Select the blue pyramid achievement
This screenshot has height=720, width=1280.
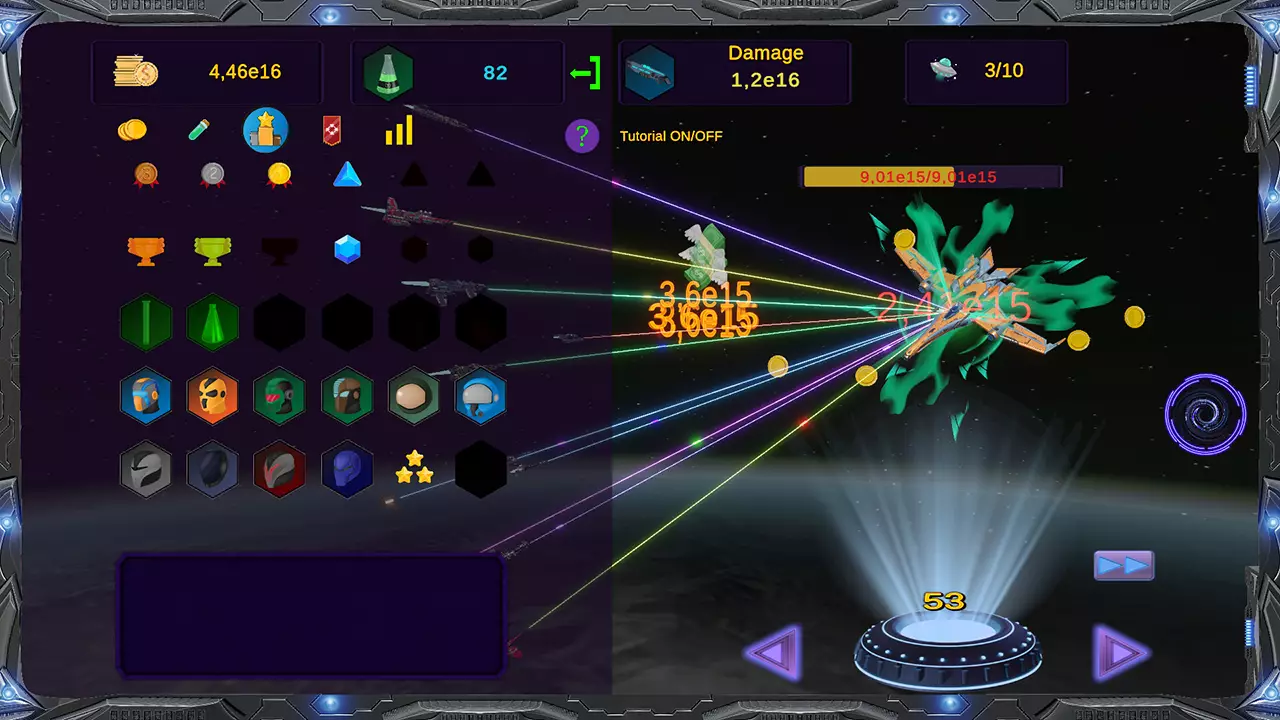(x=346, y=176)
